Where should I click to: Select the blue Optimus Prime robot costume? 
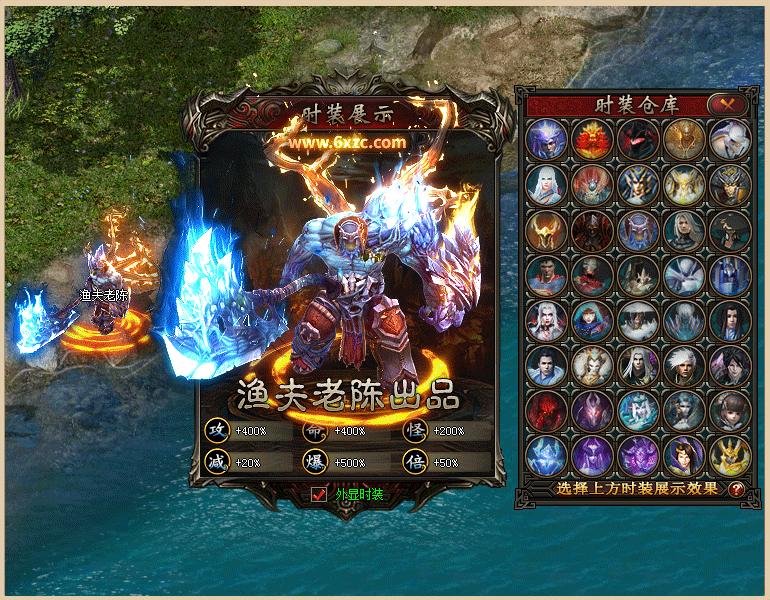click(x=729, y=276)
